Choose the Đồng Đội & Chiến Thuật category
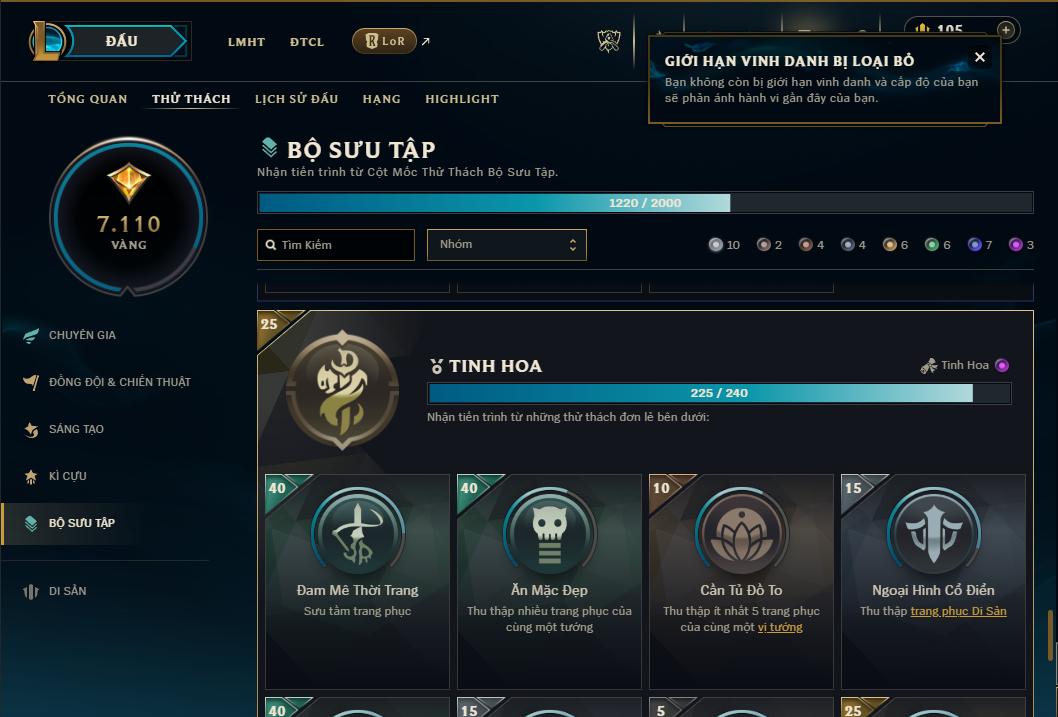The height and width of the screenshot is (717, 1058). coord(119,382)
